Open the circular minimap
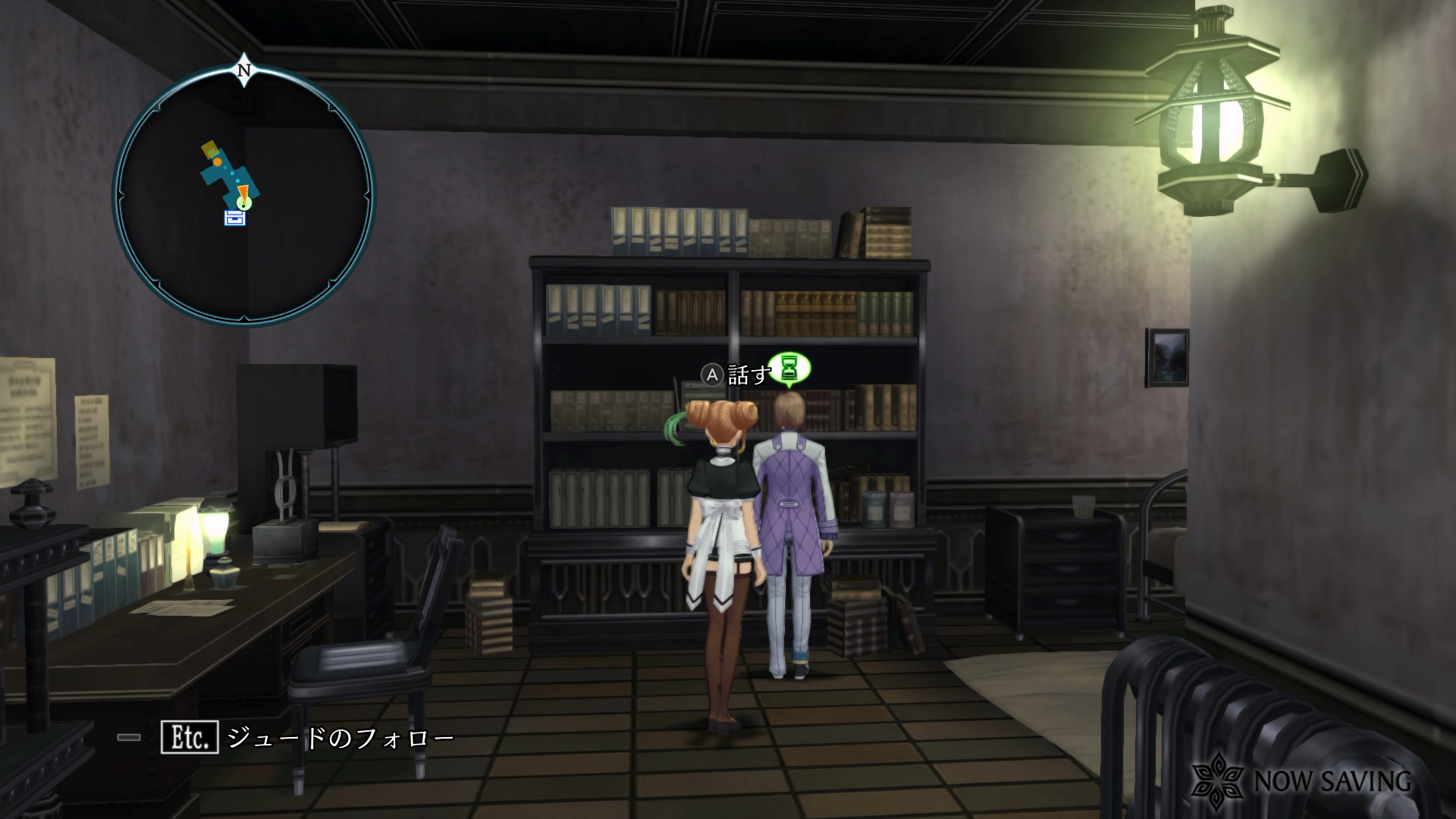Image resolution: width=1456 pixels, height=819 pixels. tap(244, 194)
